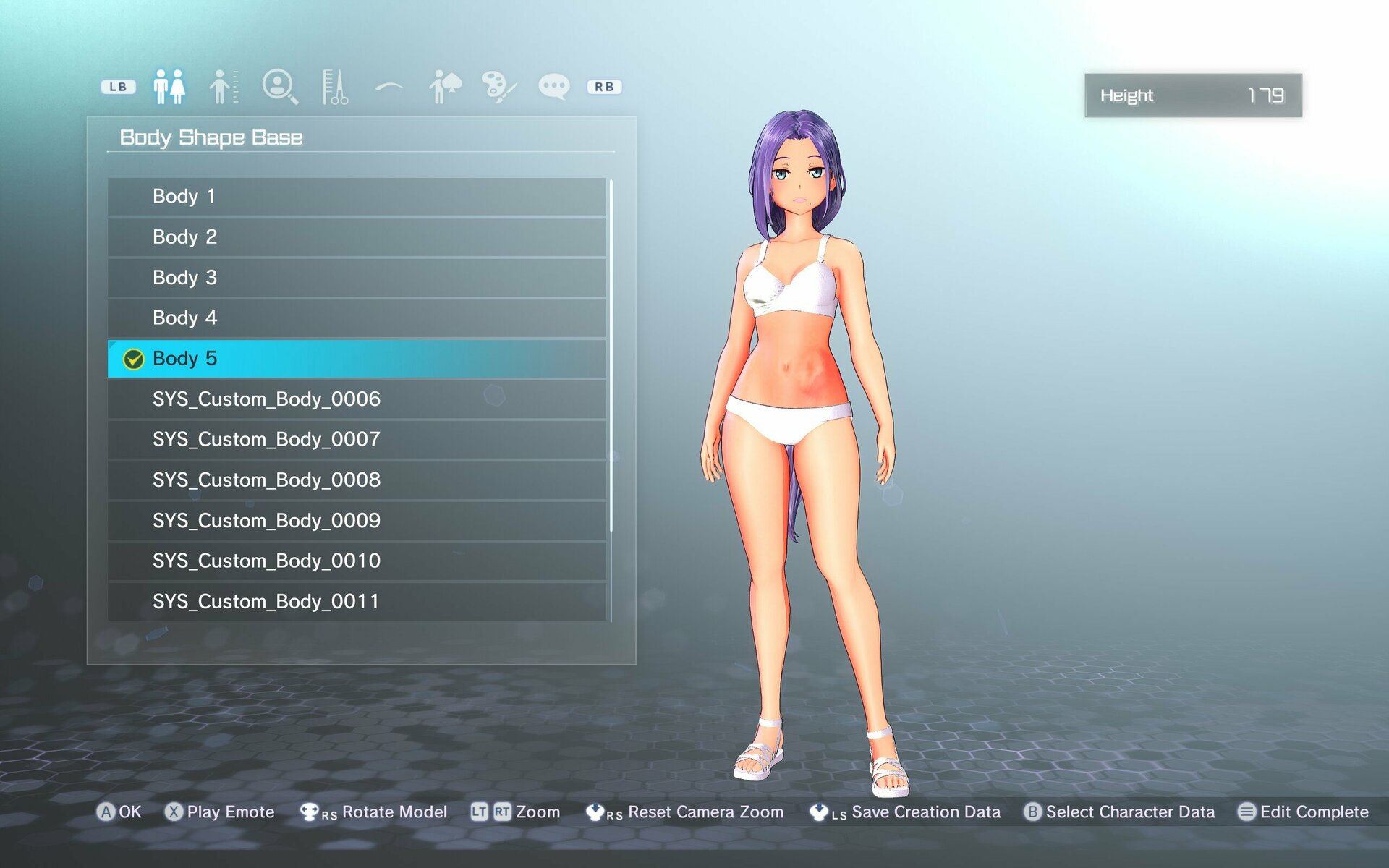1389x868 pixels.
Task: Switch to the height ruler figure tab
Action: (224, 87)
